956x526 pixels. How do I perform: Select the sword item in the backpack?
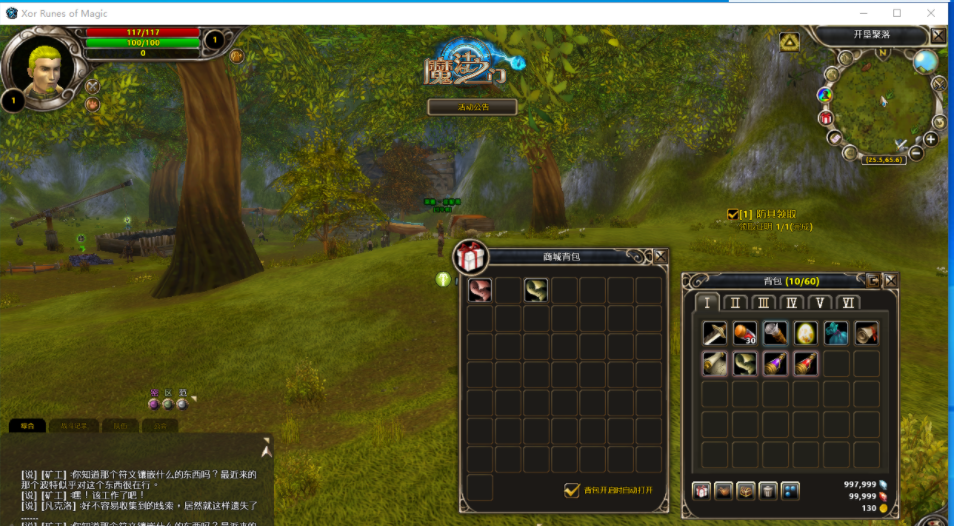pyautogui.click(x=714, y=334)
